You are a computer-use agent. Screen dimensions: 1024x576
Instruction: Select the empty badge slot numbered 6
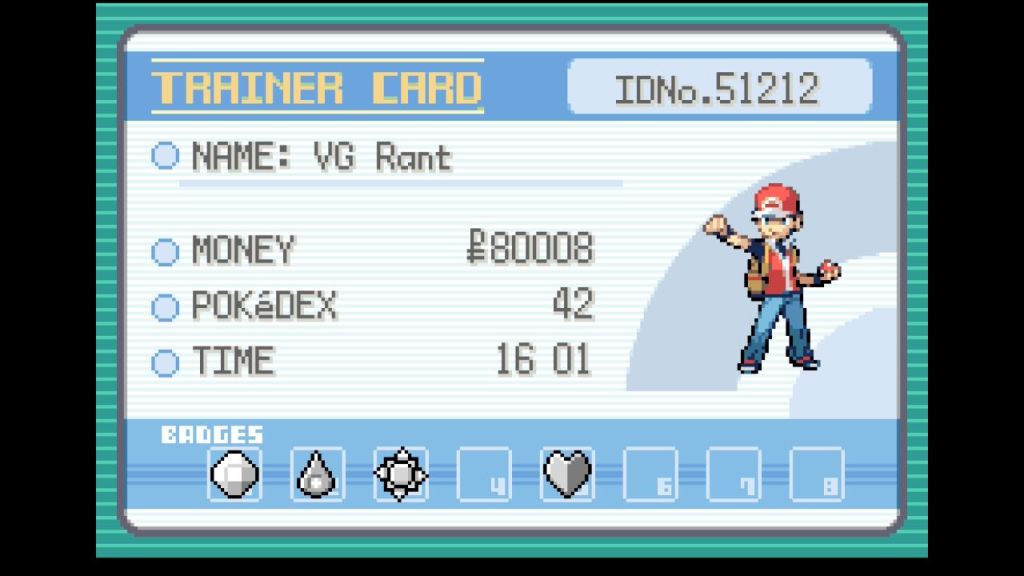(650, 474)
